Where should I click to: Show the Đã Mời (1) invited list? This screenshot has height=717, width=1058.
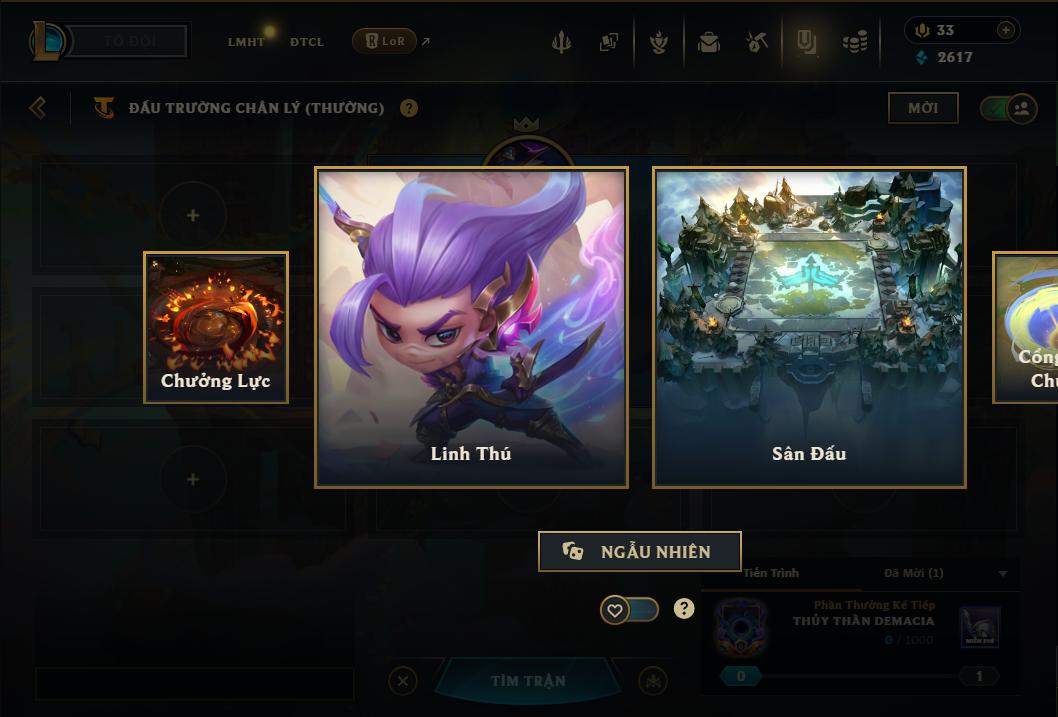[x=914, y=573]
